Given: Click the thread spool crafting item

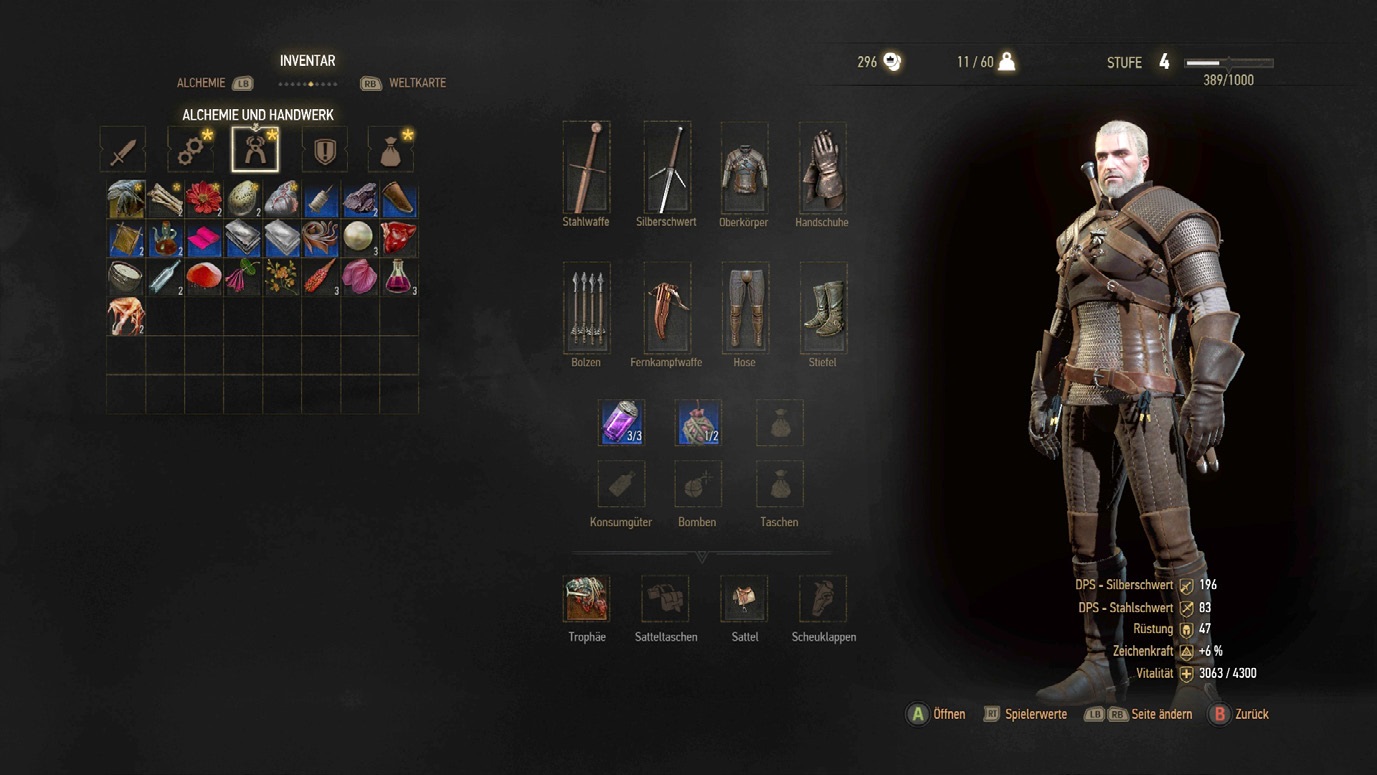Looking at the screenshot, I should [x=321, y=199].
